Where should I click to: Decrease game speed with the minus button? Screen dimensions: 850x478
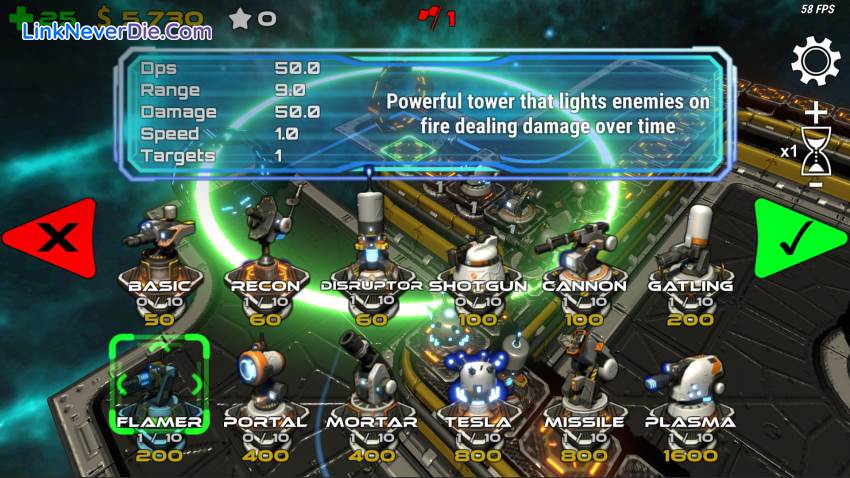pos(816,184)
